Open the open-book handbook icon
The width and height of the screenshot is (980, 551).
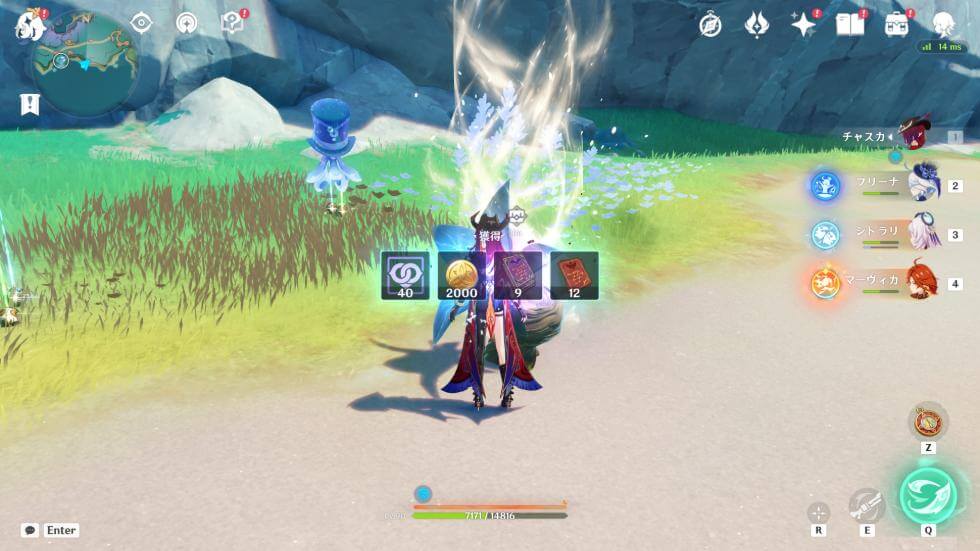849,25
